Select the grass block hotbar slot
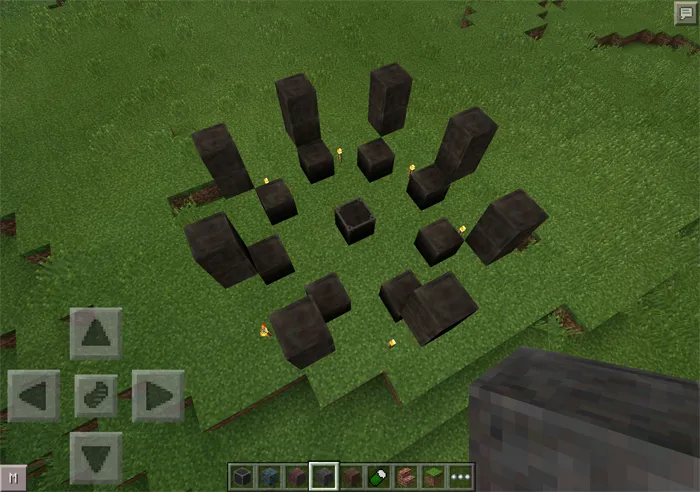 coord(434,477)
